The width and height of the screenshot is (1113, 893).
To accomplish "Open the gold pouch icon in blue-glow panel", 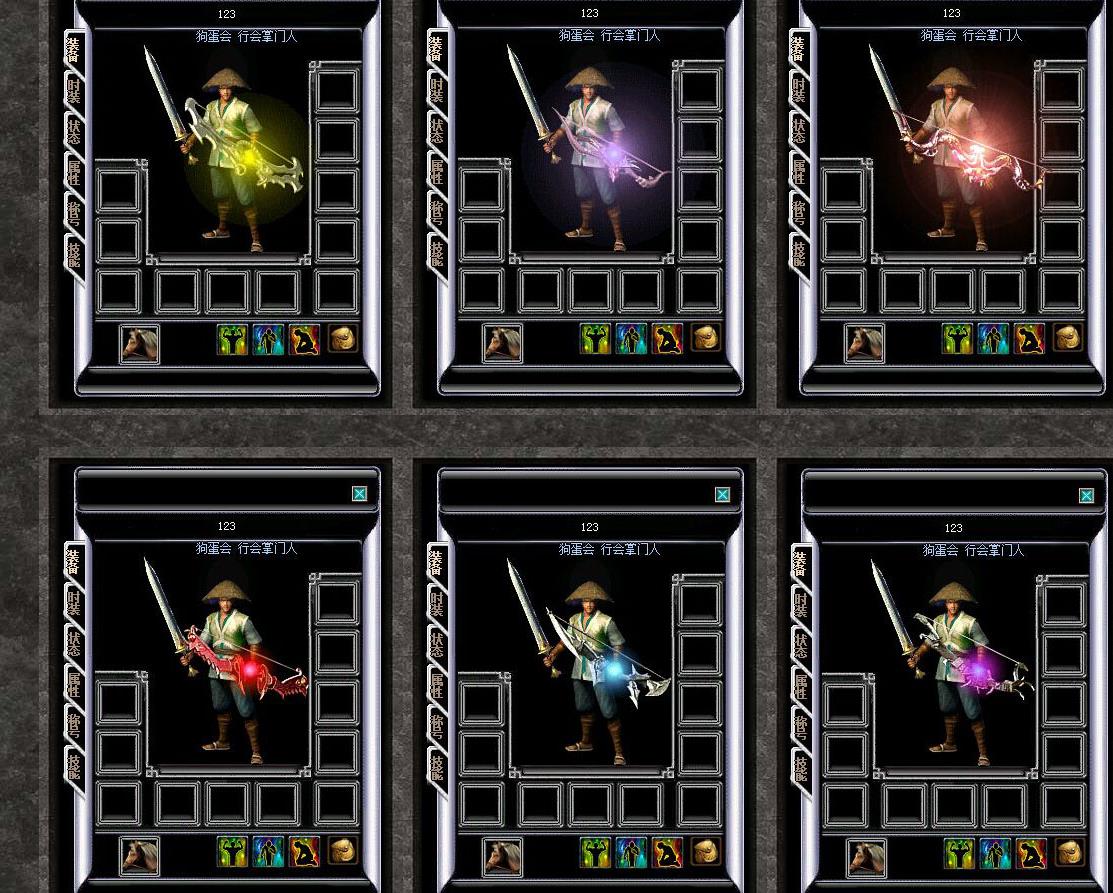I will tap(705, 851).
